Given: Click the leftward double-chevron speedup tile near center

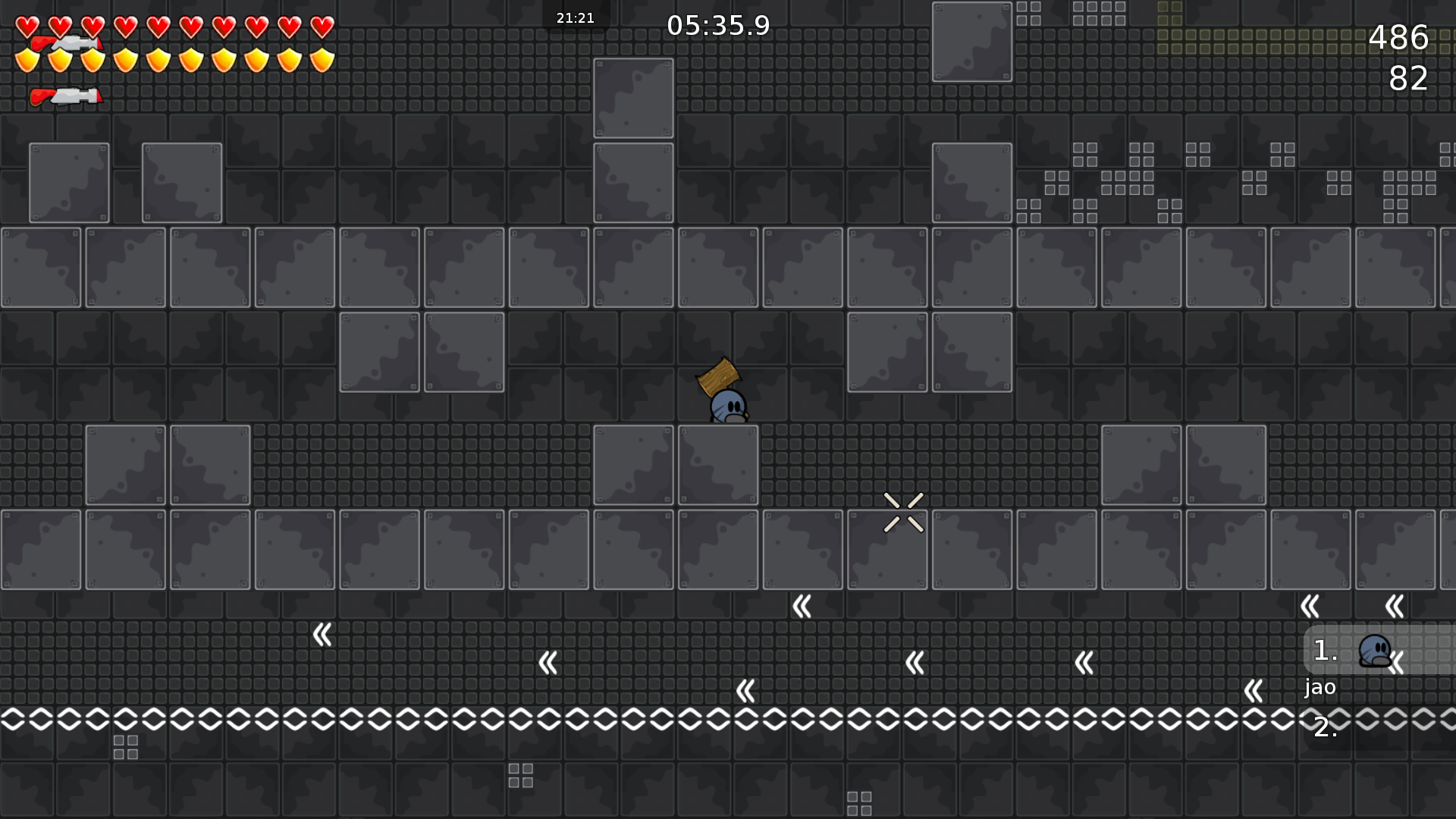Looking at the screenshot, I should [x=801, y=607].
